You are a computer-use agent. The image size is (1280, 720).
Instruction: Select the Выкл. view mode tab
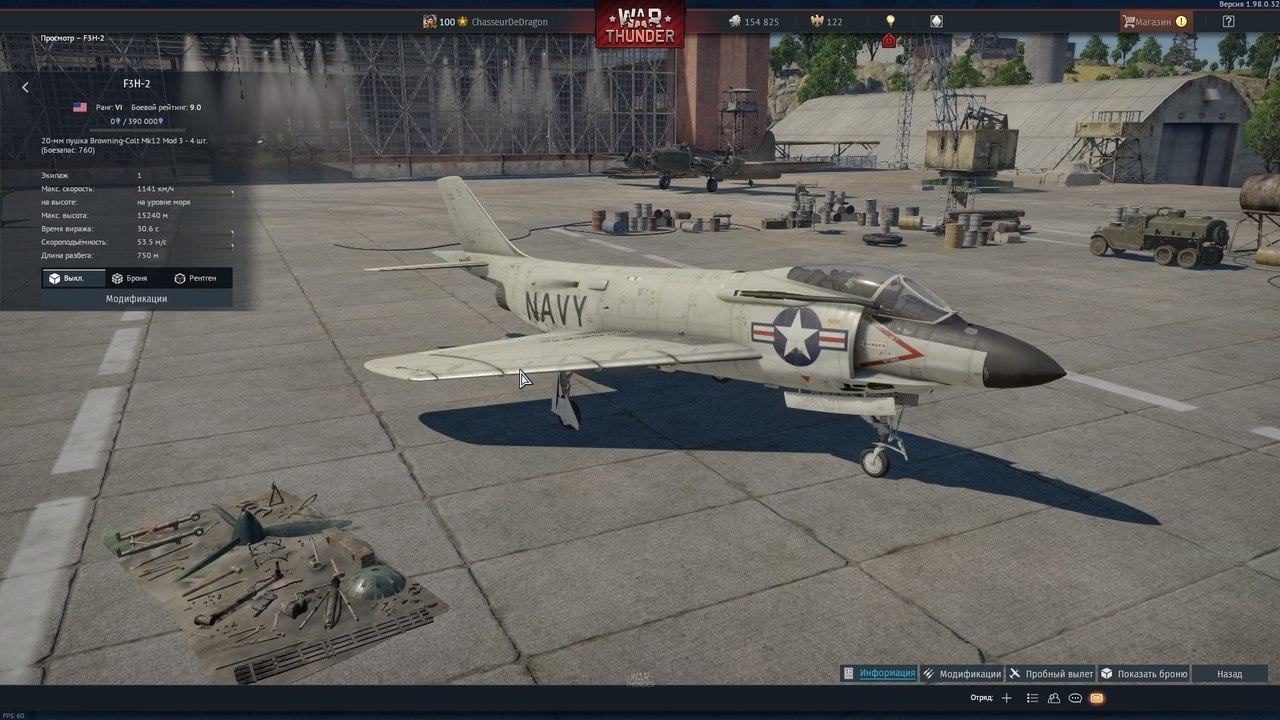[x=73, y=278]
